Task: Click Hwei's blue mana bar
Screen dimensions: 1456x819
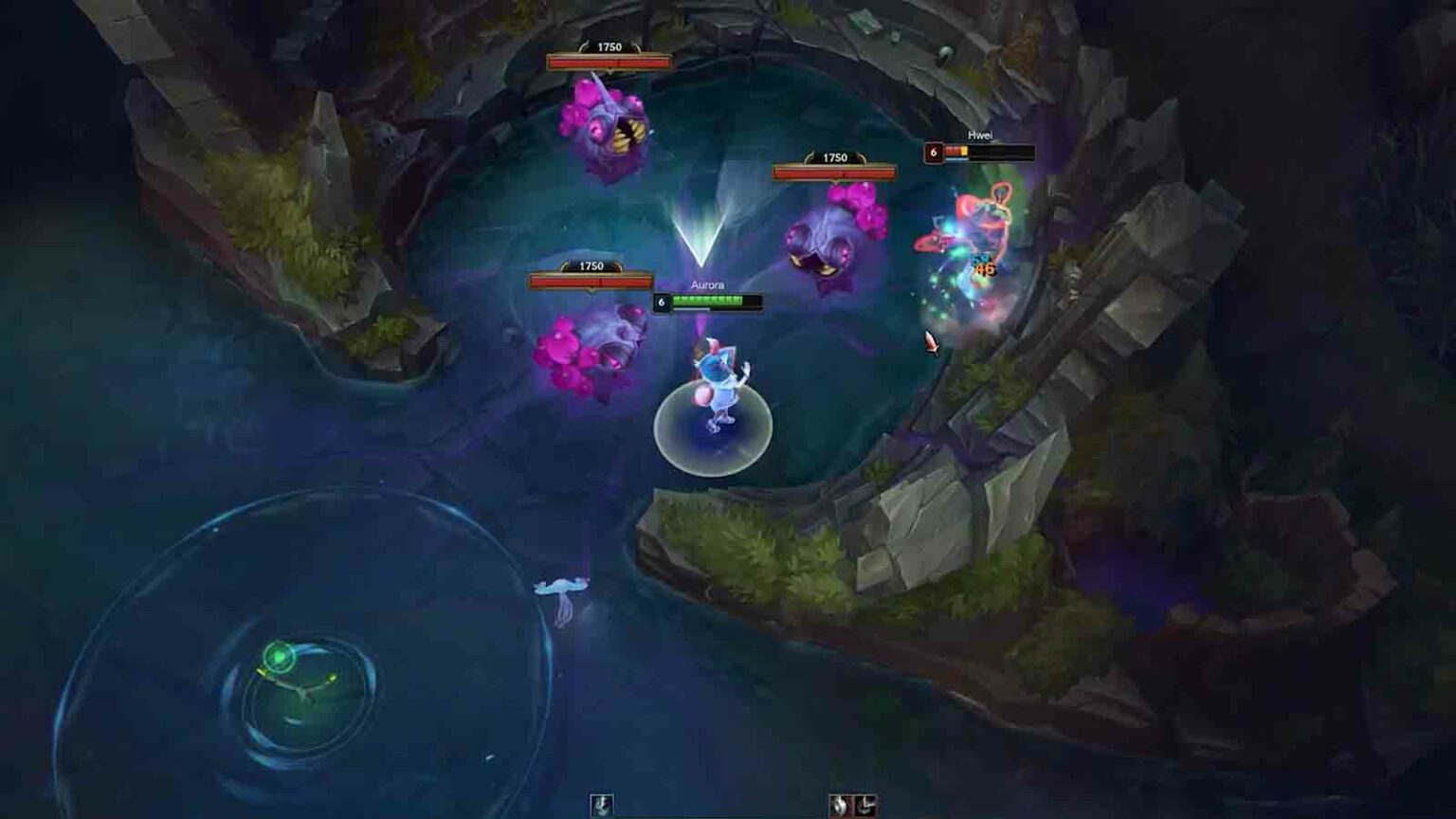Action: 955,160
